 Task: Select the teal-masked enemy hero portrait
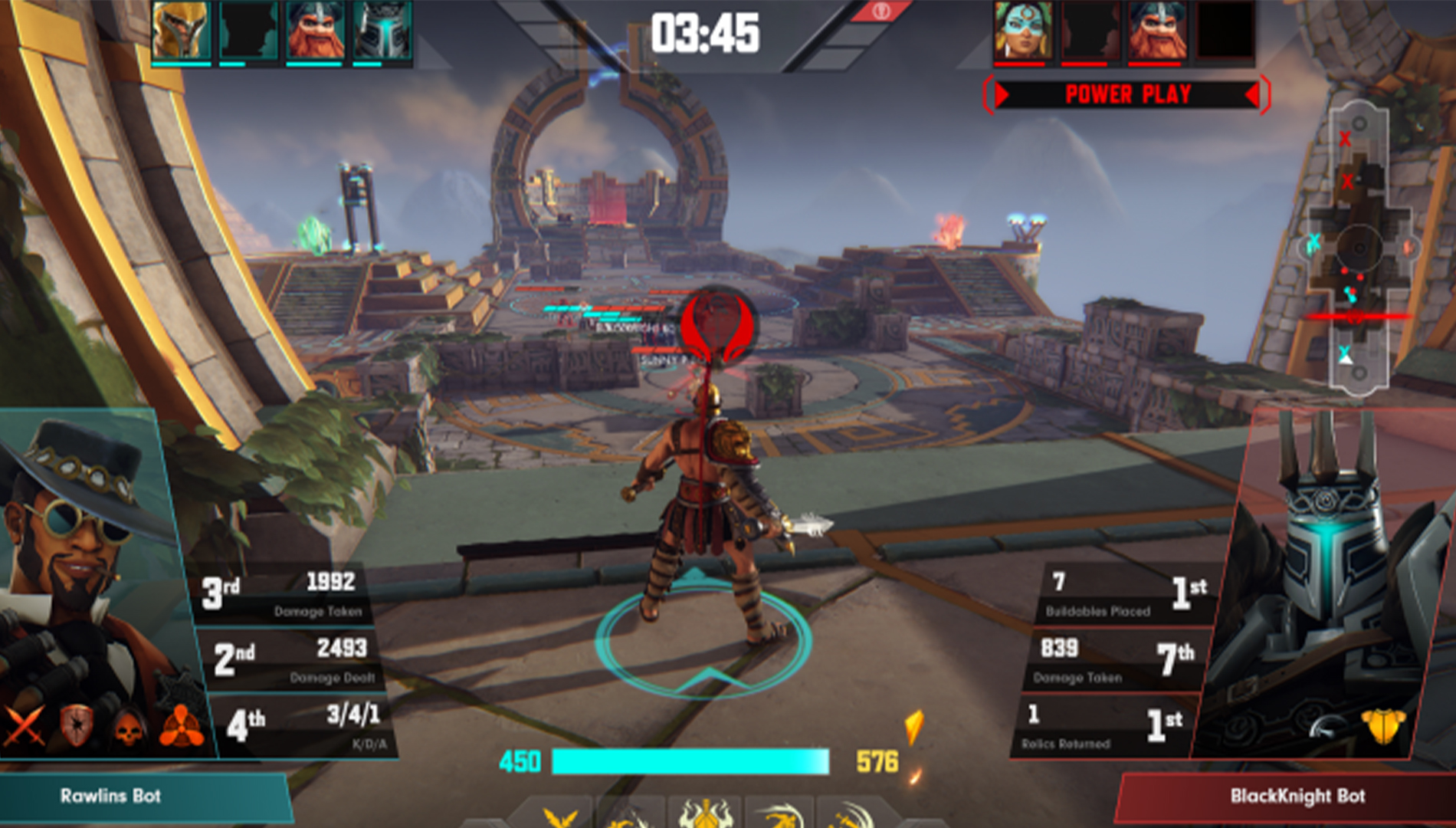pyautogui.click(x=1022, y=31)
